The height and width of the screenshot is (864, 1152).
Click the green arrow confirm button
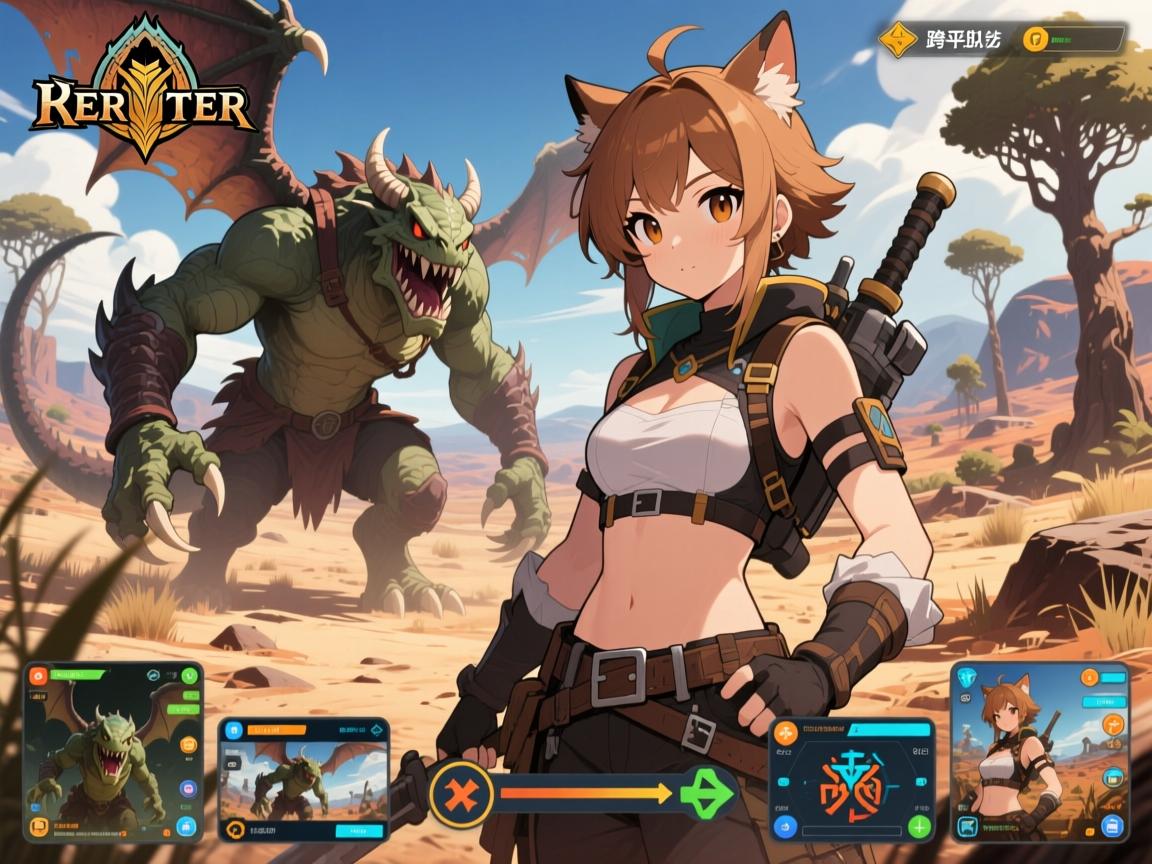pyautogui.click(x=707, y=793)
